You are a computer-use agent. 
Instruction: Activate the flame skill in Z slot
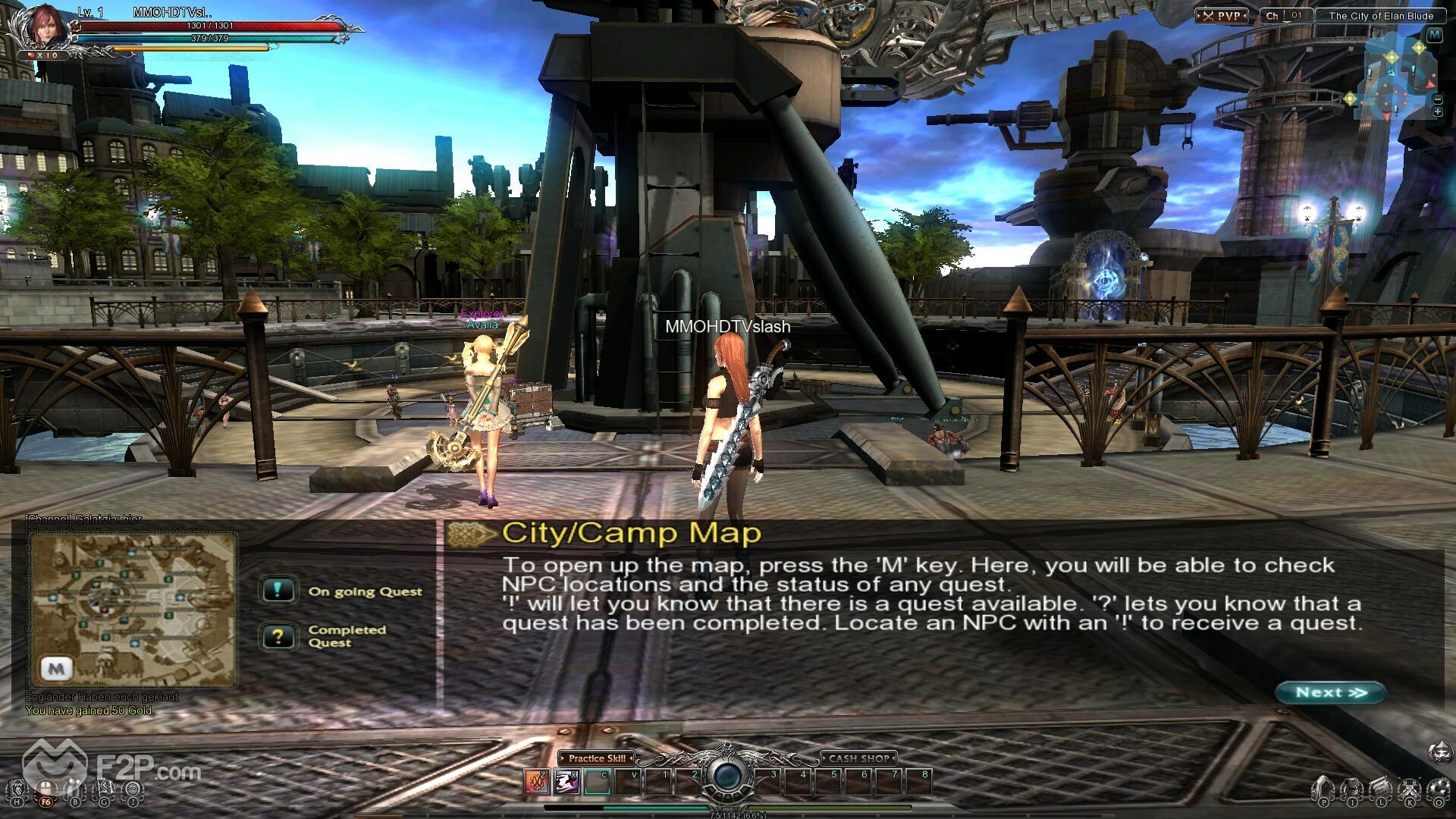[537, 780]
